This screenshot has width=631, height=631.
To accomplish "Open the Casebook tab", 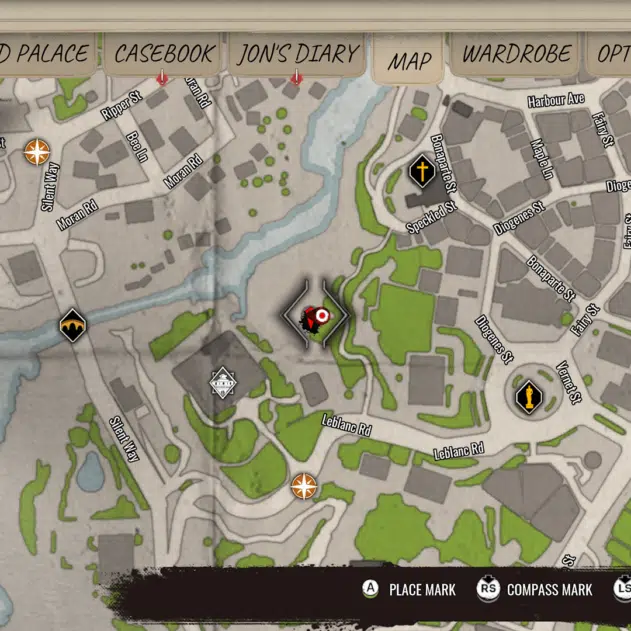I will (162, 54).
